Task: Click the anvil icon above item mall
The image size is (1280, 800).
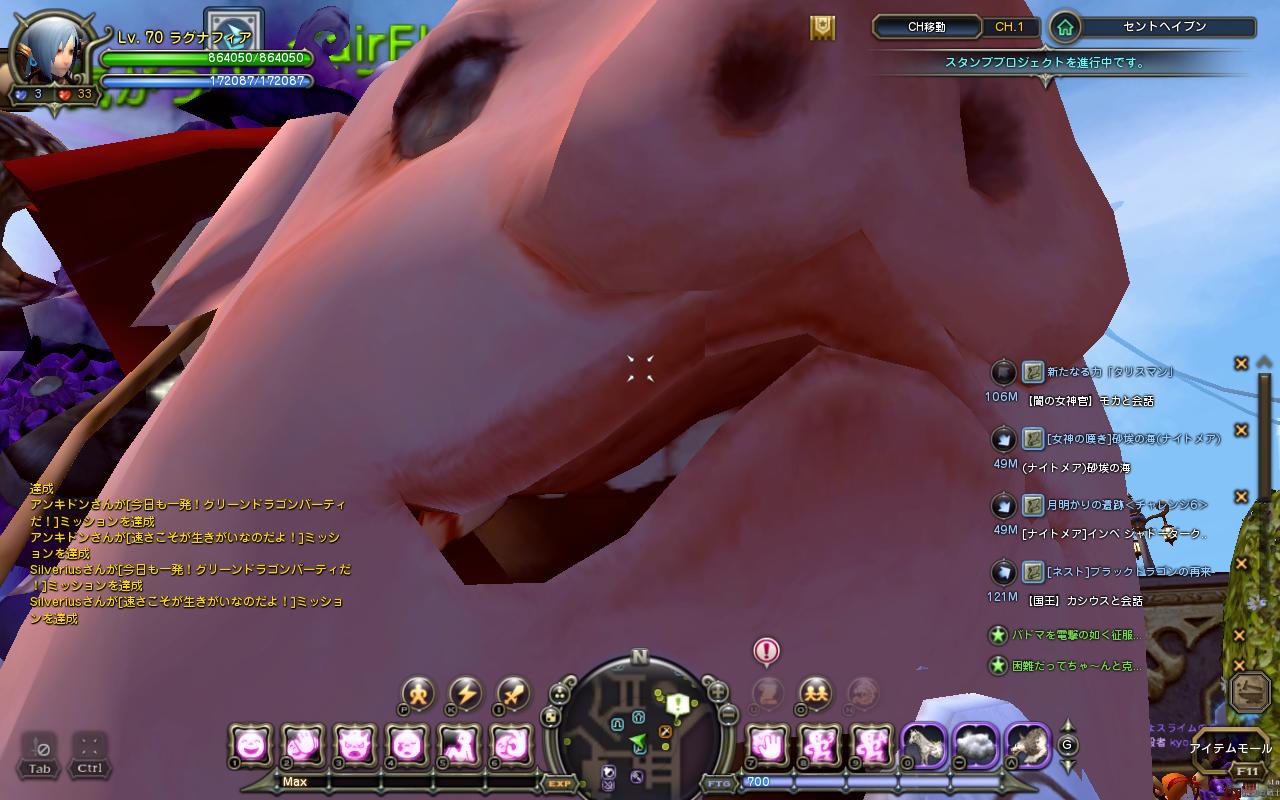Action: click(x=1250, y=692)
